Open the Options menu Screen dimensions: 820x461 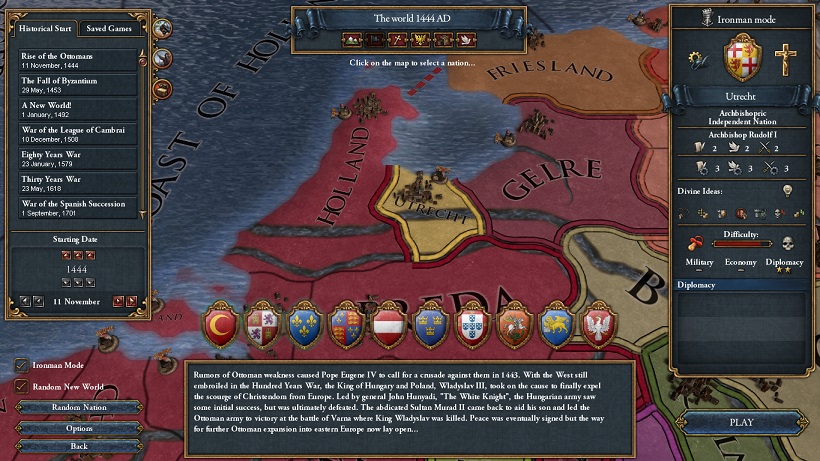coord(79,427)
